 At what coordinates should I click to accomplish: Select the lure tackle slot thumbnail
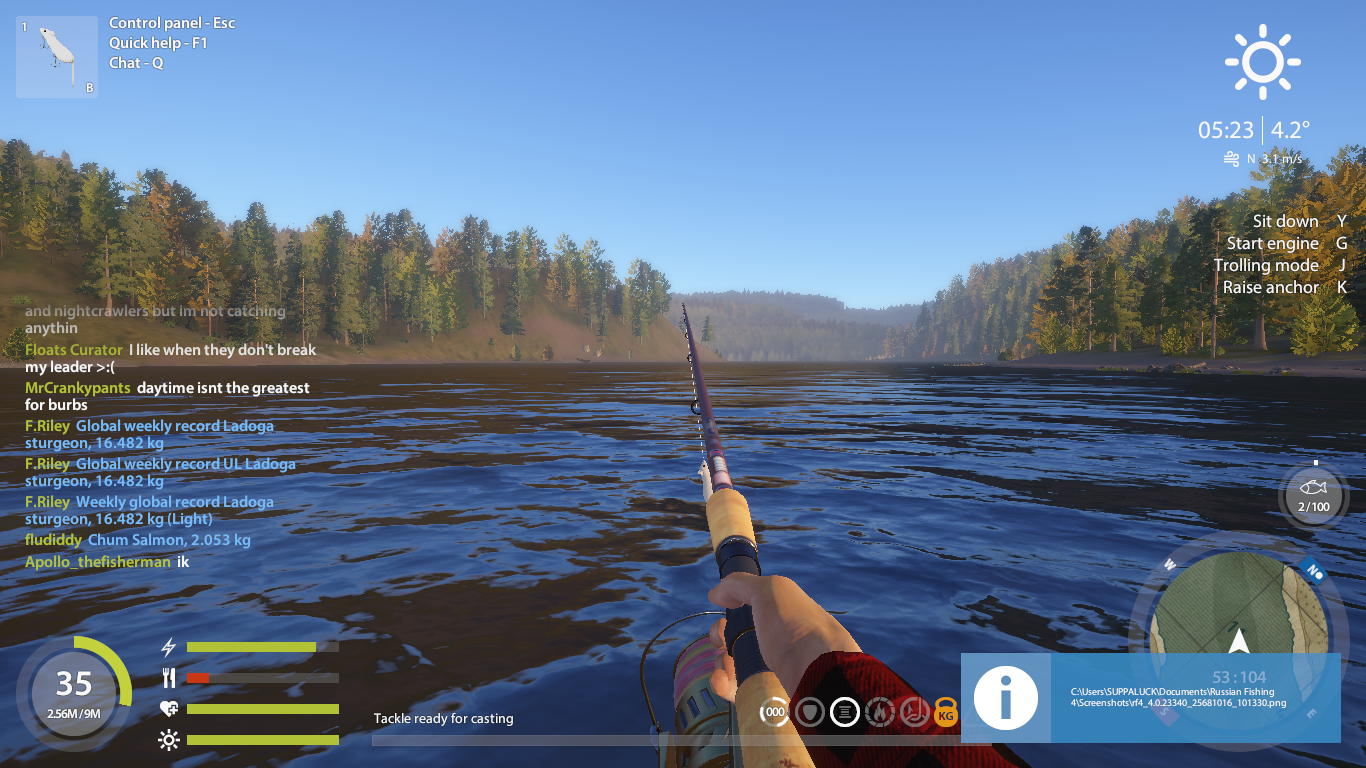click(x=56, y=57)
